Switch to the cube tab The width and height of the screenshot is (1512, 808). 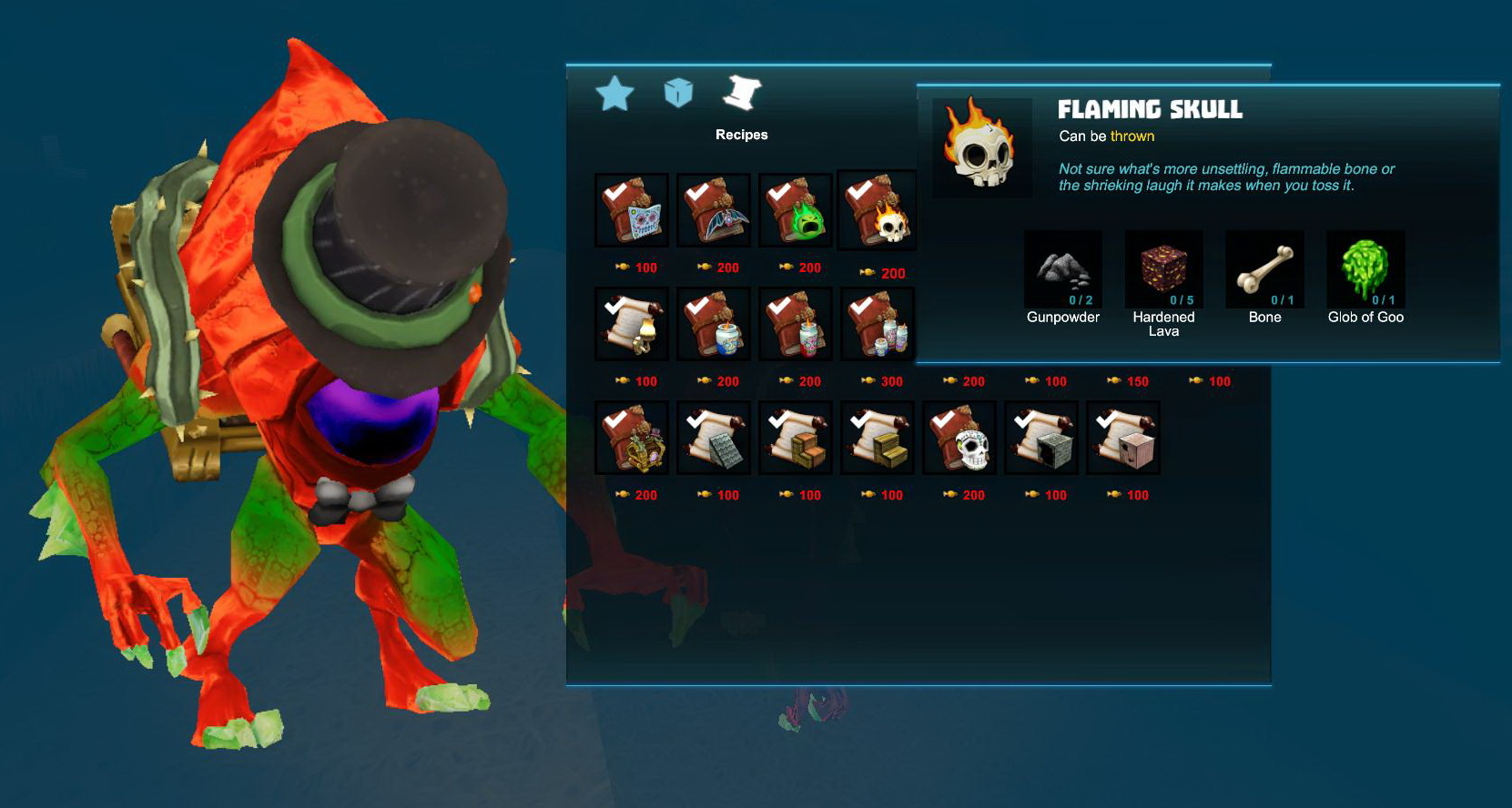coord(678,92)
